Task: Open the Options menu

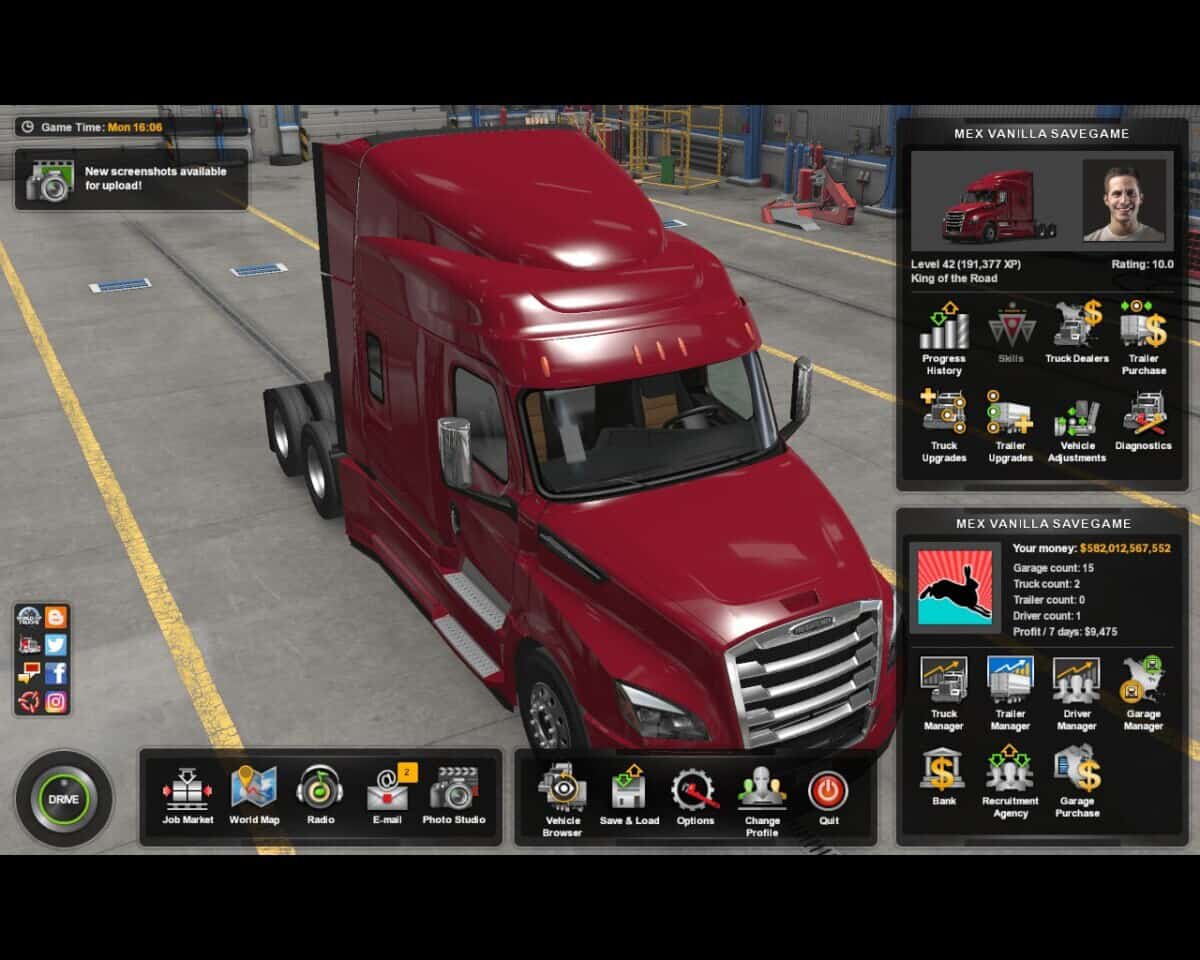Action: [x=695, y=790]
